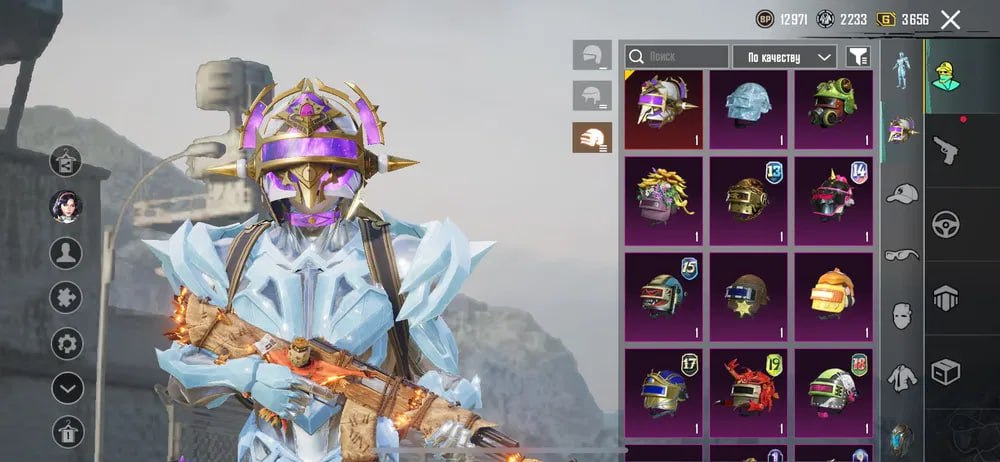This screenshot has width=1000, height=462.
Task: Open the jacket clothing subcategory
Action: [901, 377]
